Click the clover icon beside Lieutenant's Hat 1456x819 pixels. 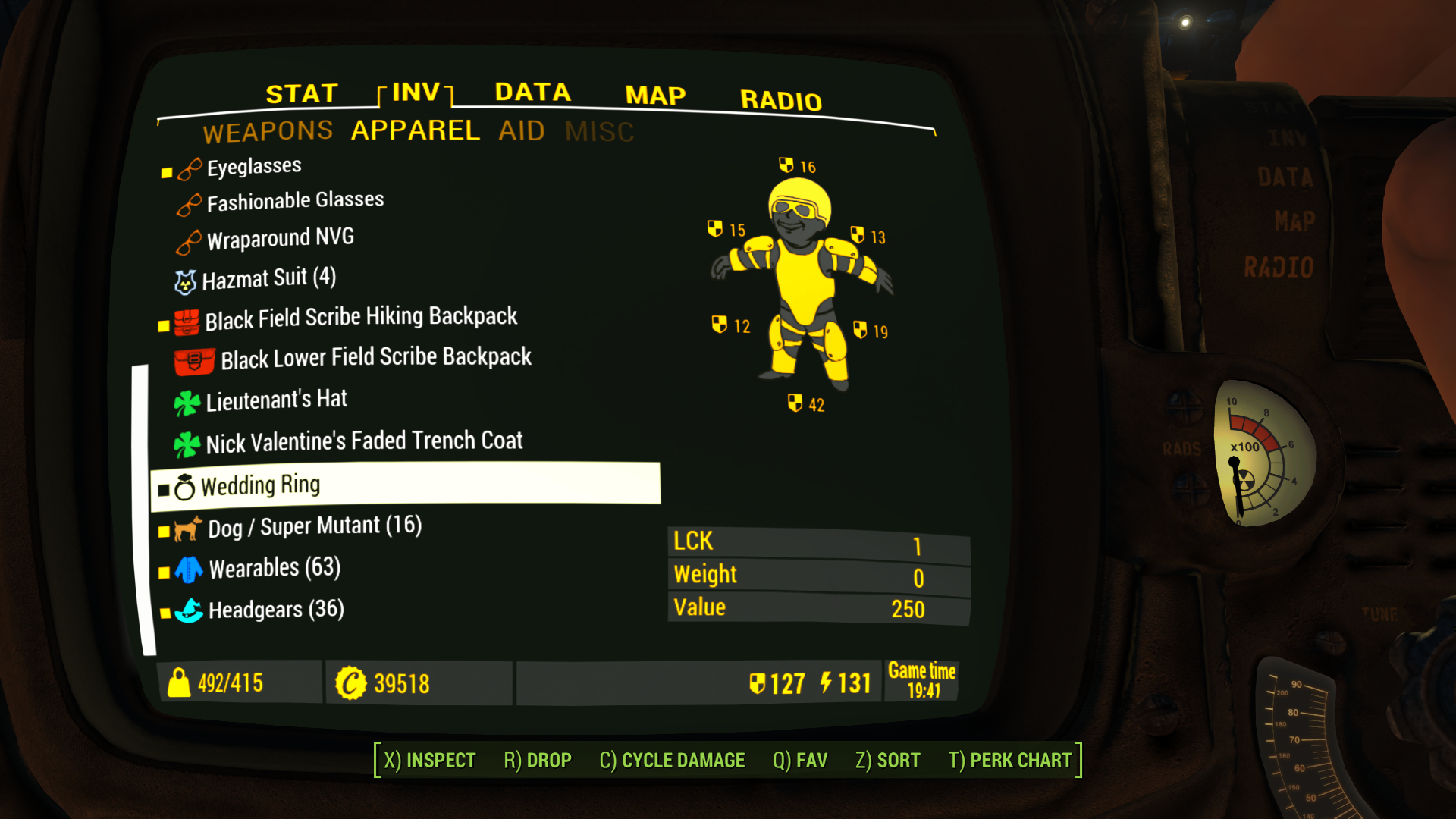coord(188,400)
